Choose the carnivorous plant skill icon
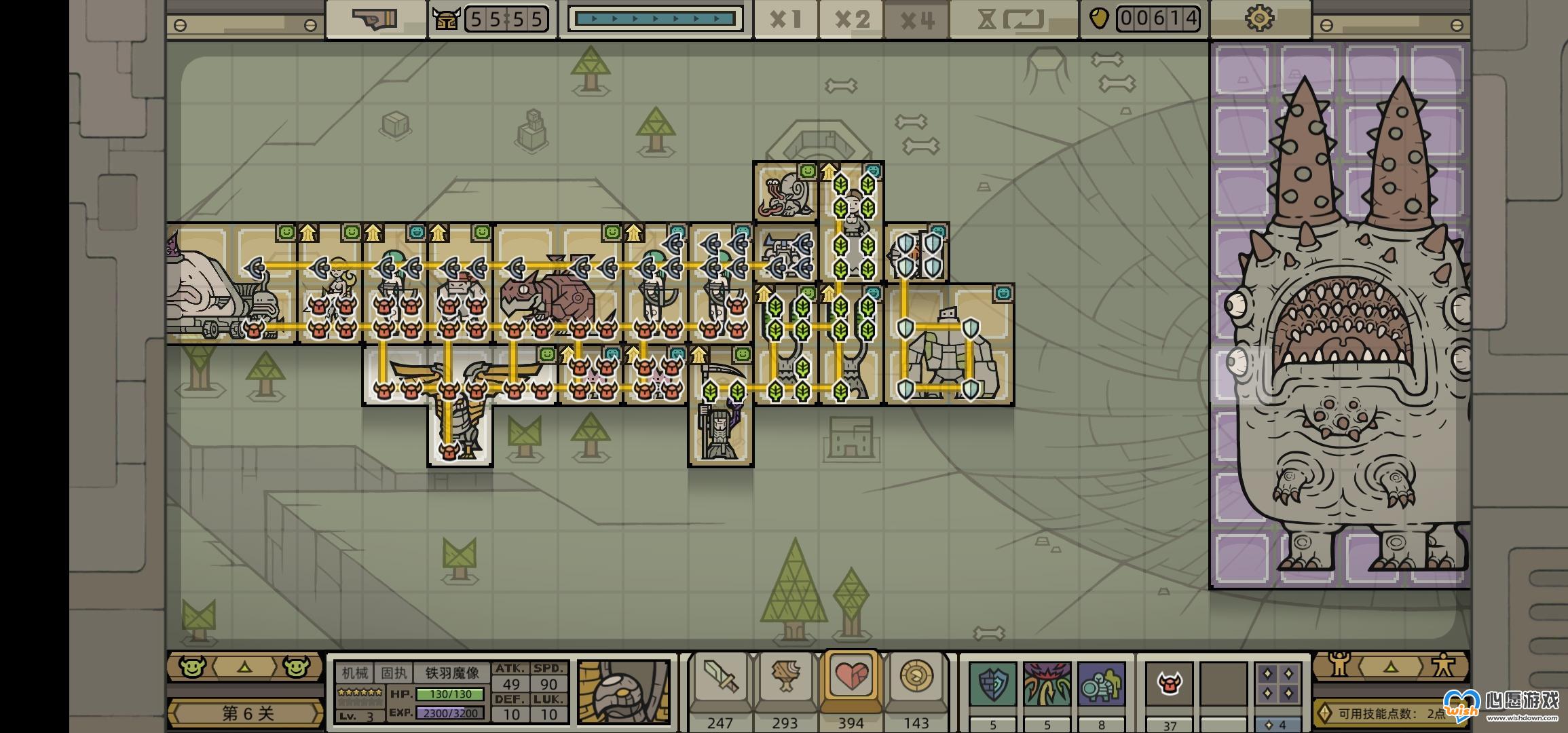1568x733 pixels. 1047,684
